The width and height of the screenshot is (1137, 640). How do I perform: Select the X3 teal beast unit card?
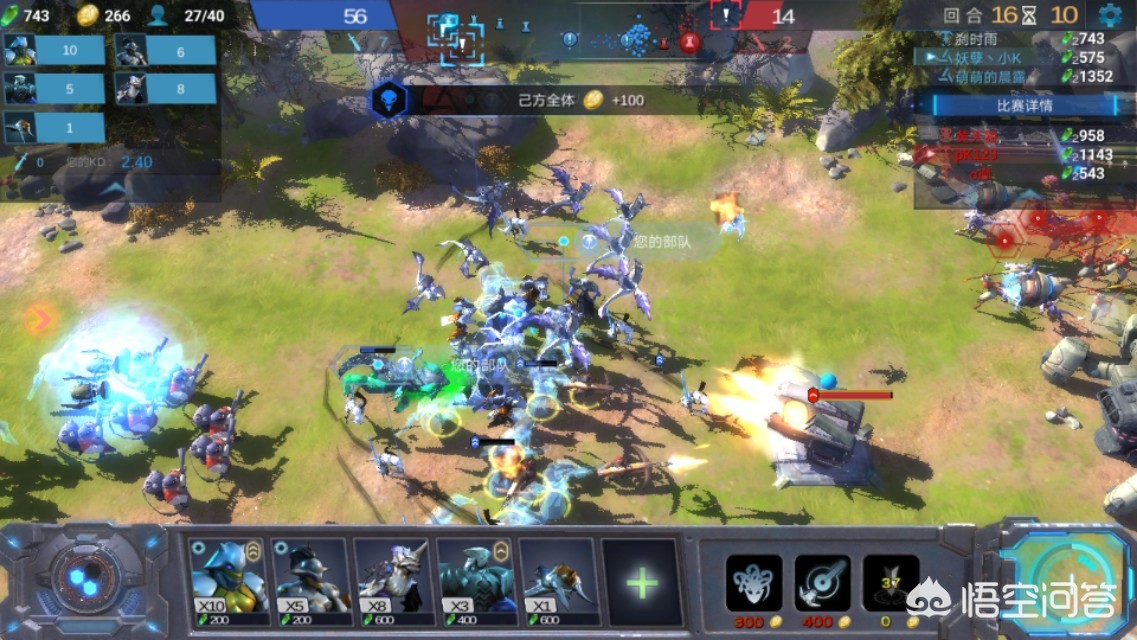click(x=476, y=580)
